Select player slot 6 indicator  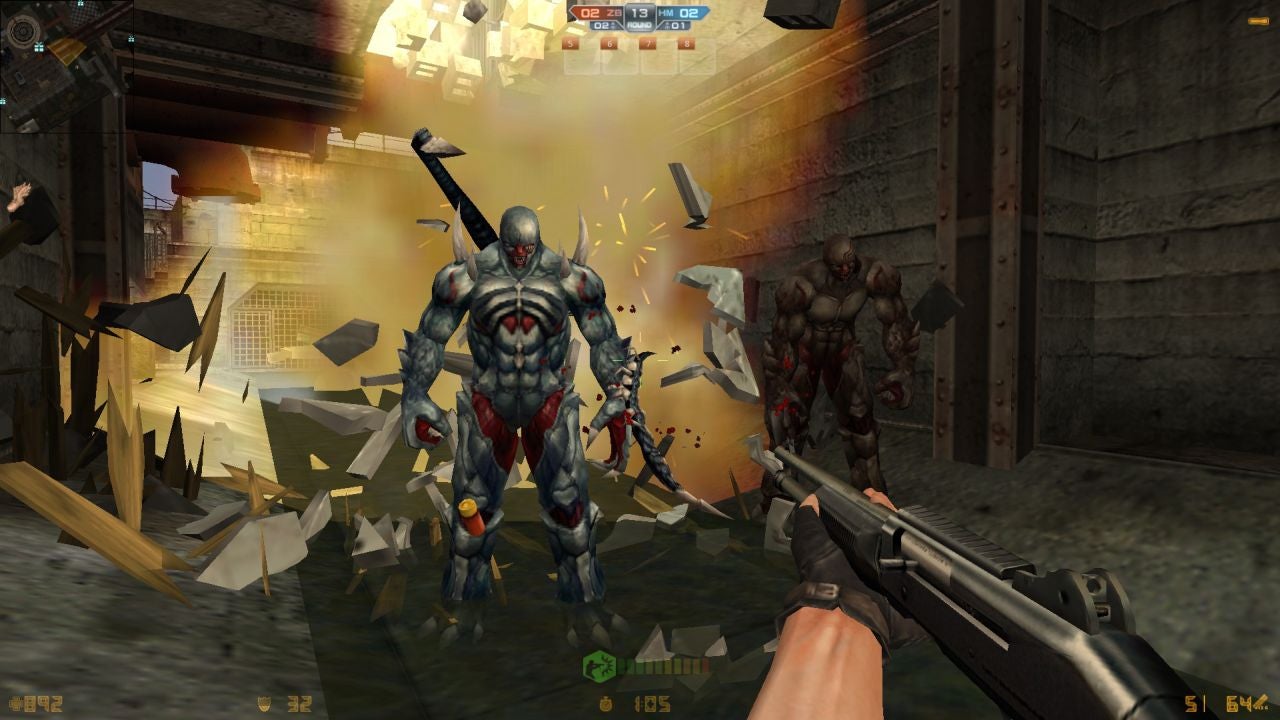[x=608, y=44]
